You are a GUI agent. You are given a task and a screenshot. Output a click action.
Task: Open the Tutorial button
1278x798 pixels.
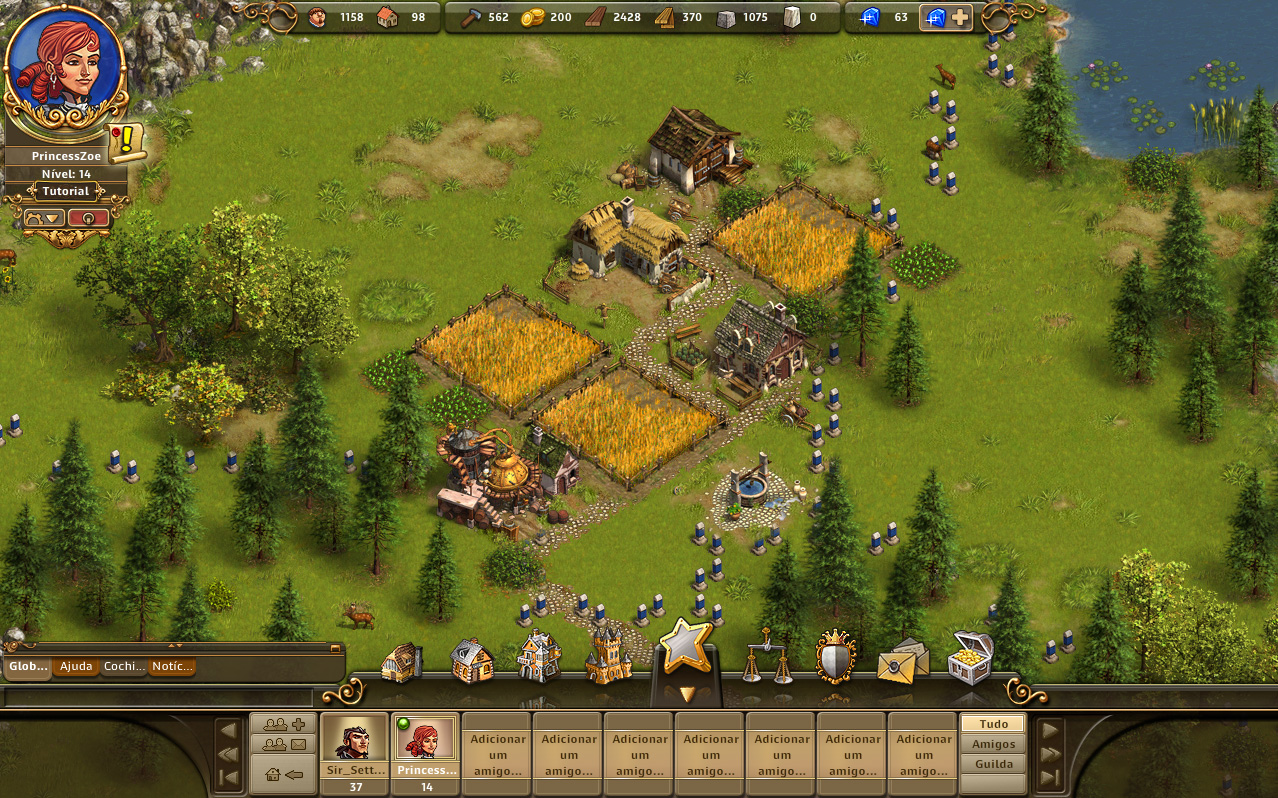click(x=66, y=191)
